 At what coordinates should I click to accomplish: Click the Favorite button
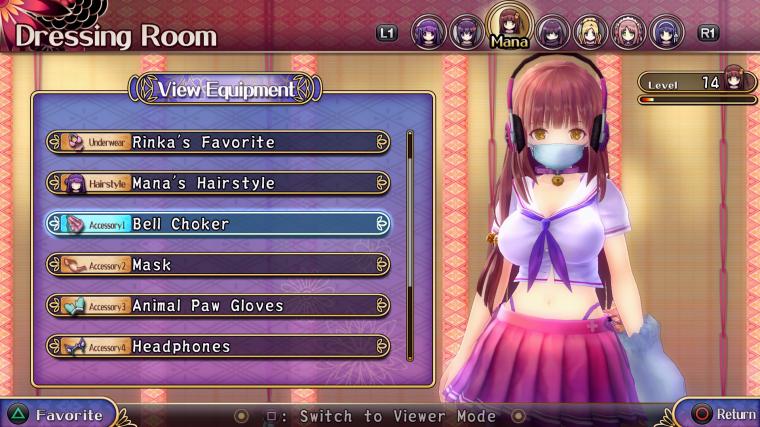pyautogui.click(x=57, y=414)
